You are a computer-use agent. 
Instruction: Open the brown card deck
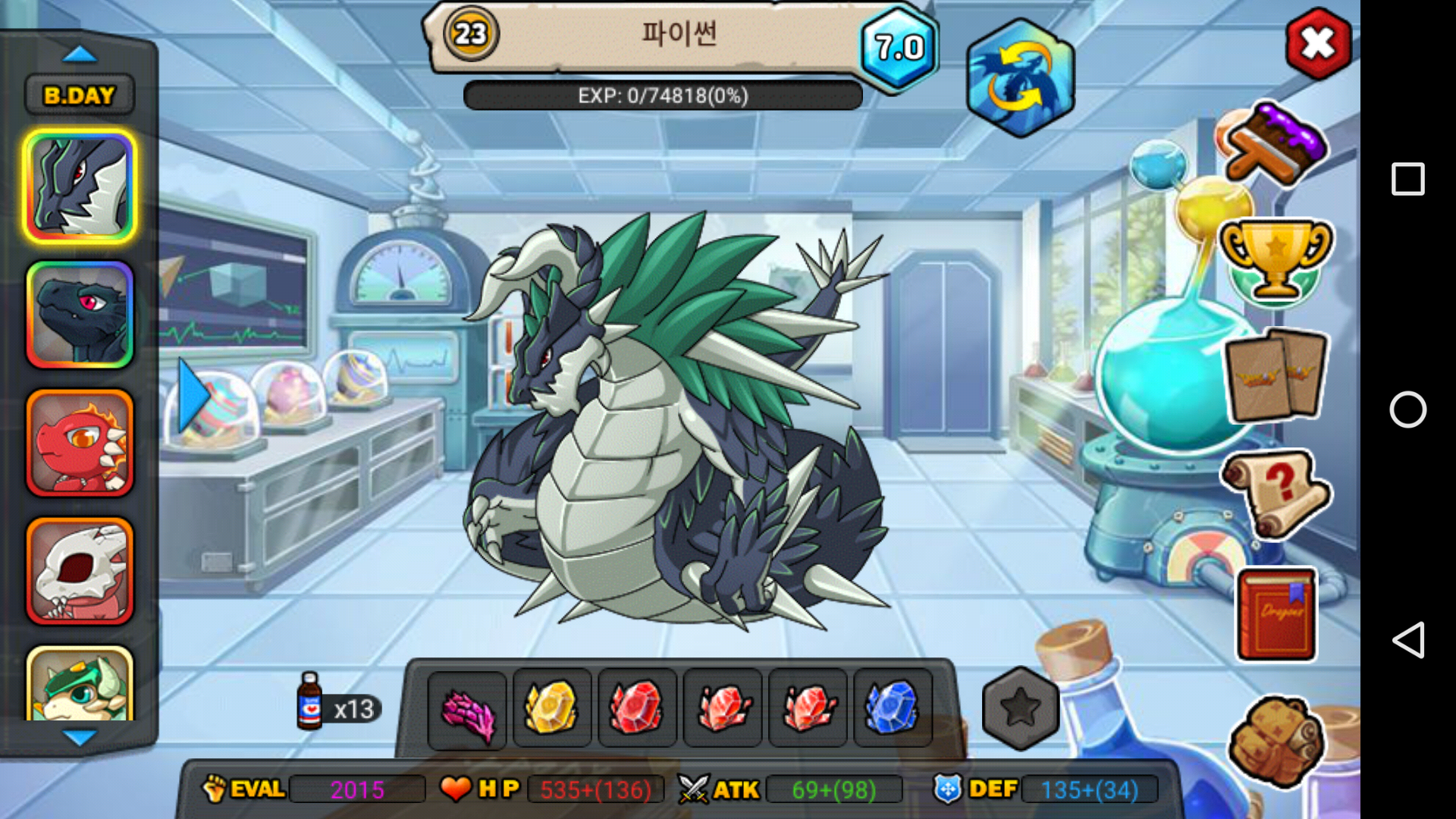pyautogui.click(x=1276, y=375)
